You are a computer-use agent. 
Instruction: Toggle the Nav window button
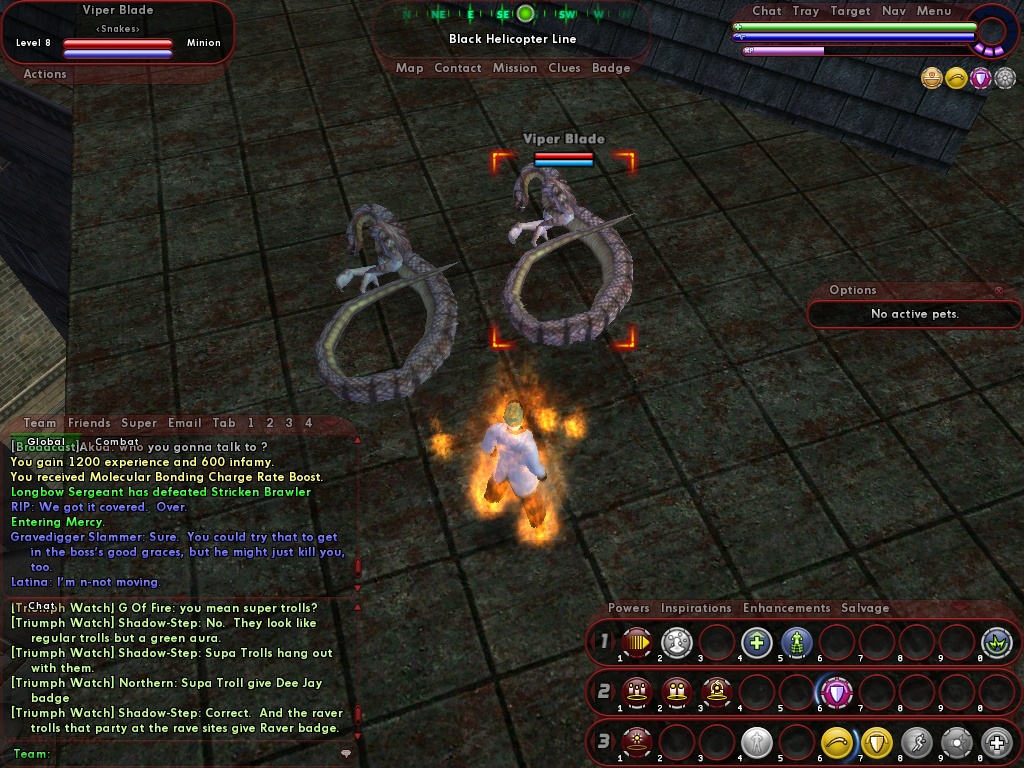point(894,11)
